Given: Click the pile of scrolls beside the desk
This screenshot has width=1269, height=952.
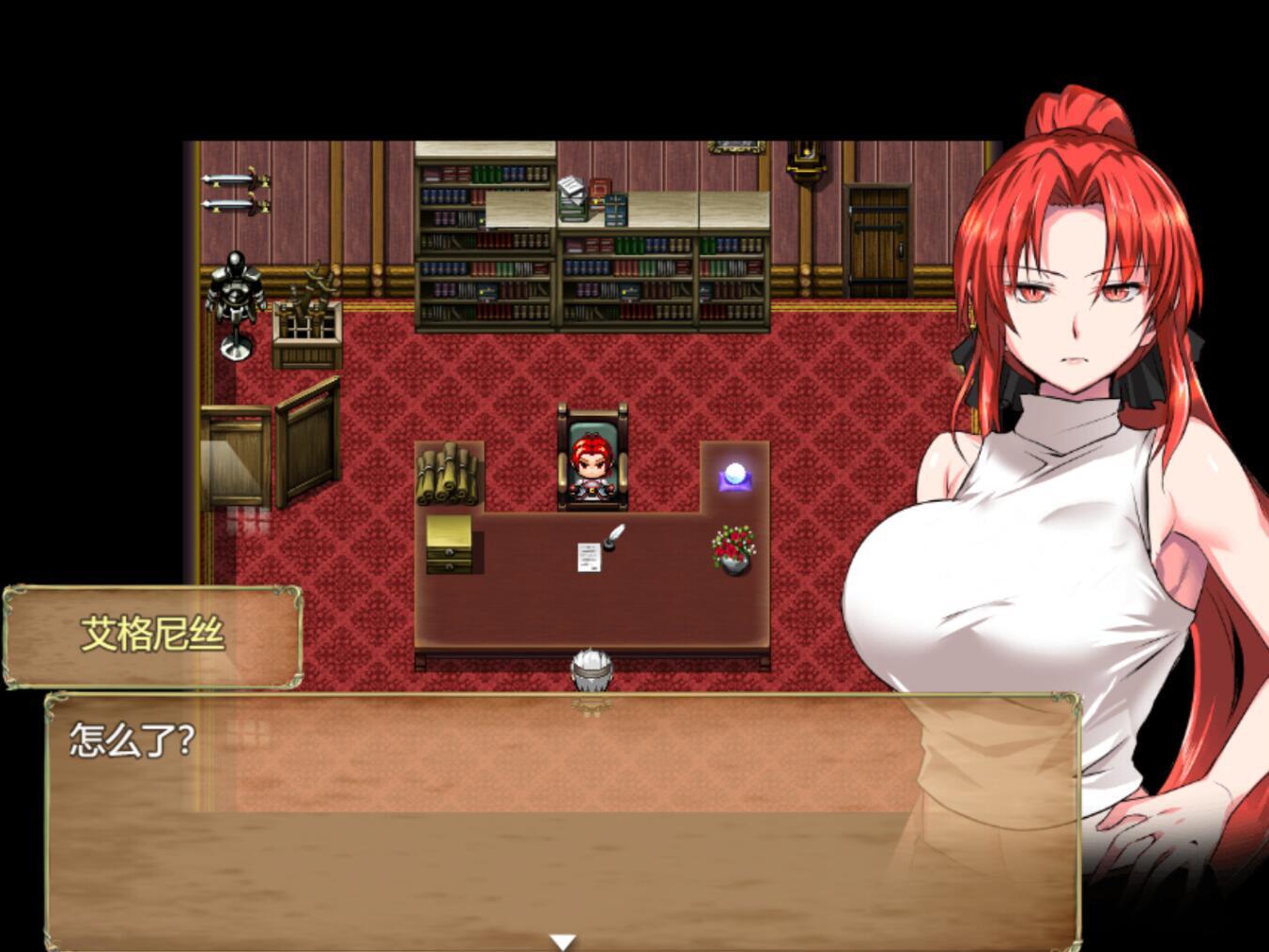Looking at the screenshot, I should [445, 474].
